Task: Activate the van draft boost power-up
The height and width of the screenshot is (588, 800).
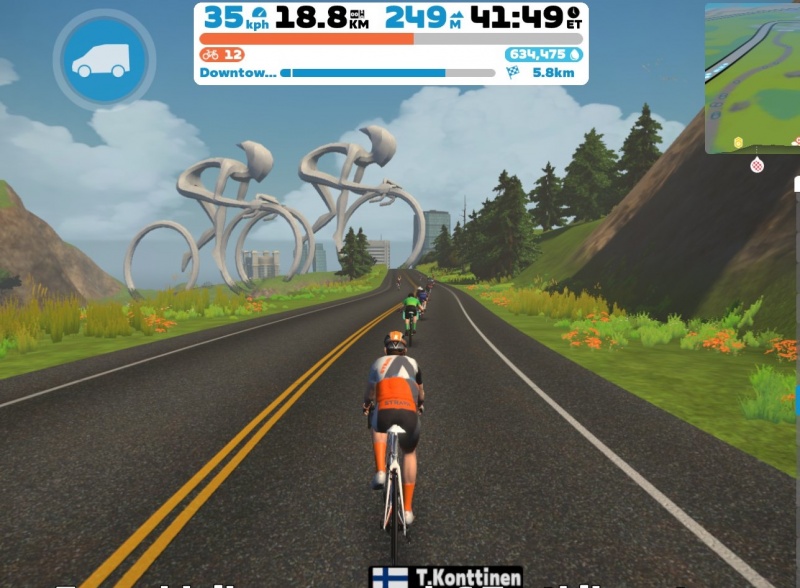Action: [104, 60]
